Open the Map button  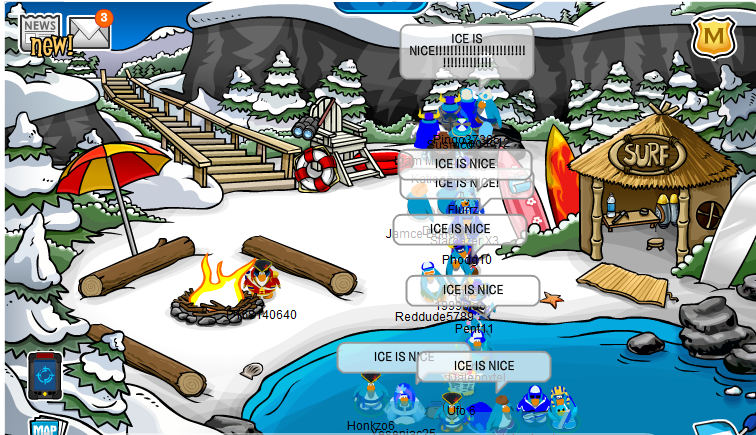pyautogui.click(x=44, y=428)
